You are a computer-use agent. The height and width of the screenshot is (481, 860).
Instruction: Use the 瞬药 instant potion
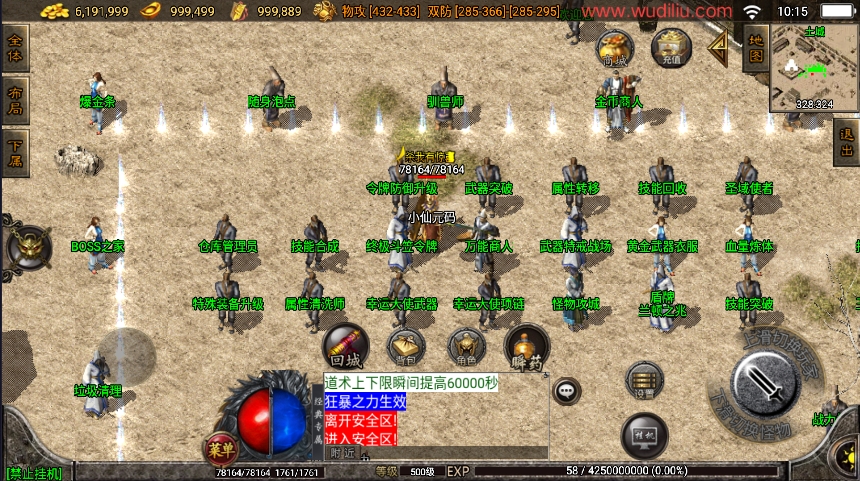pyautogui.click(x=527, y=348)
